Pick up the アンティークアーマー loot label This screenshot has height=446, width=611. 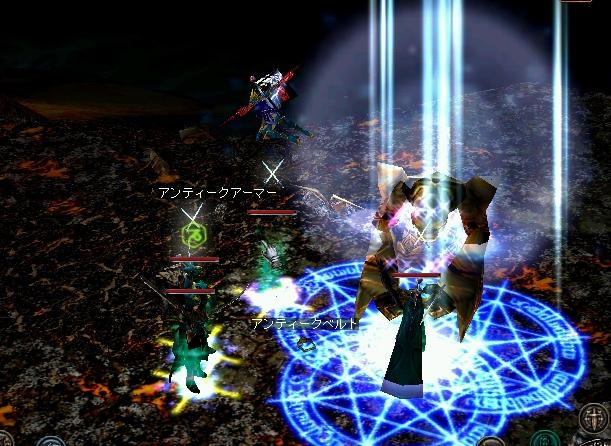216,192
